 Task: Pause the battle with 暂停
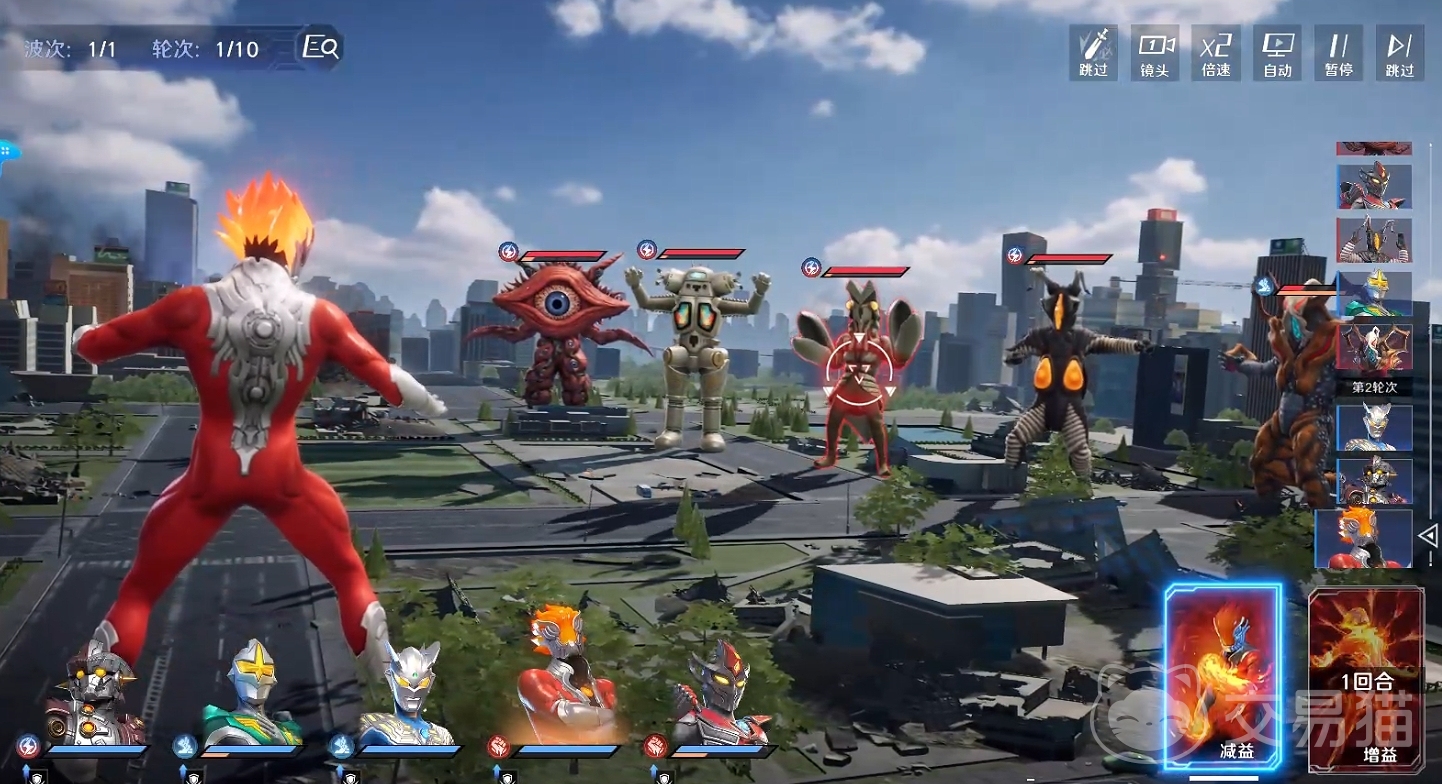[x=1339, y=53]
